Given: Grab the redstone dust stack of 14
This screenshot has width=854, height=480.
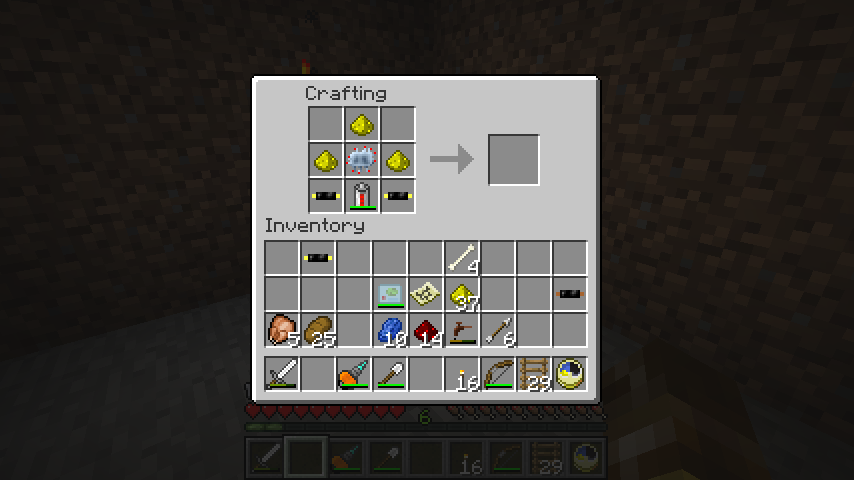Looking at the screenshot, I should pyautogui.click(x=425, y=330).
